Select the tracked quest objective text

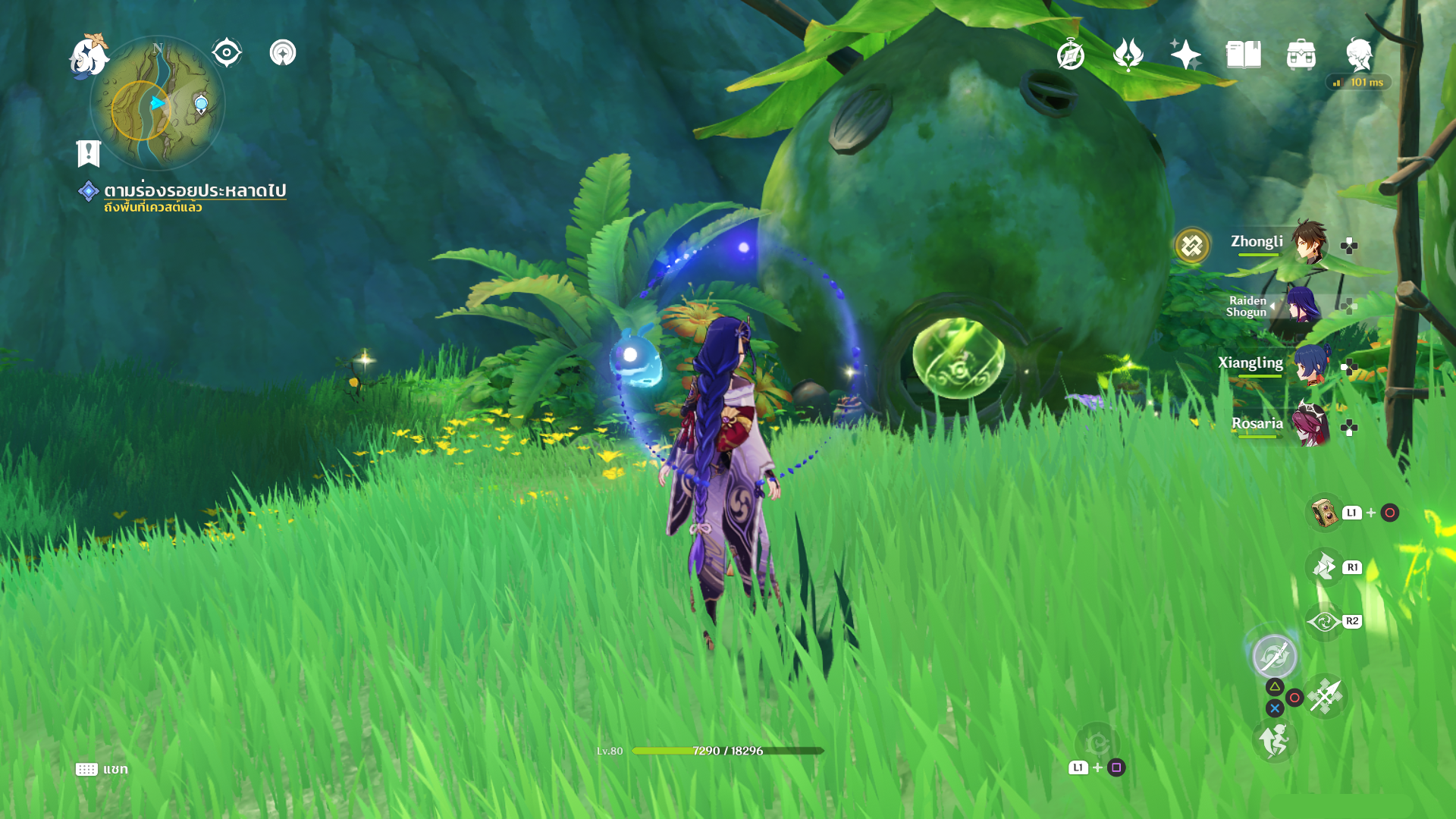tap(194, 190)
